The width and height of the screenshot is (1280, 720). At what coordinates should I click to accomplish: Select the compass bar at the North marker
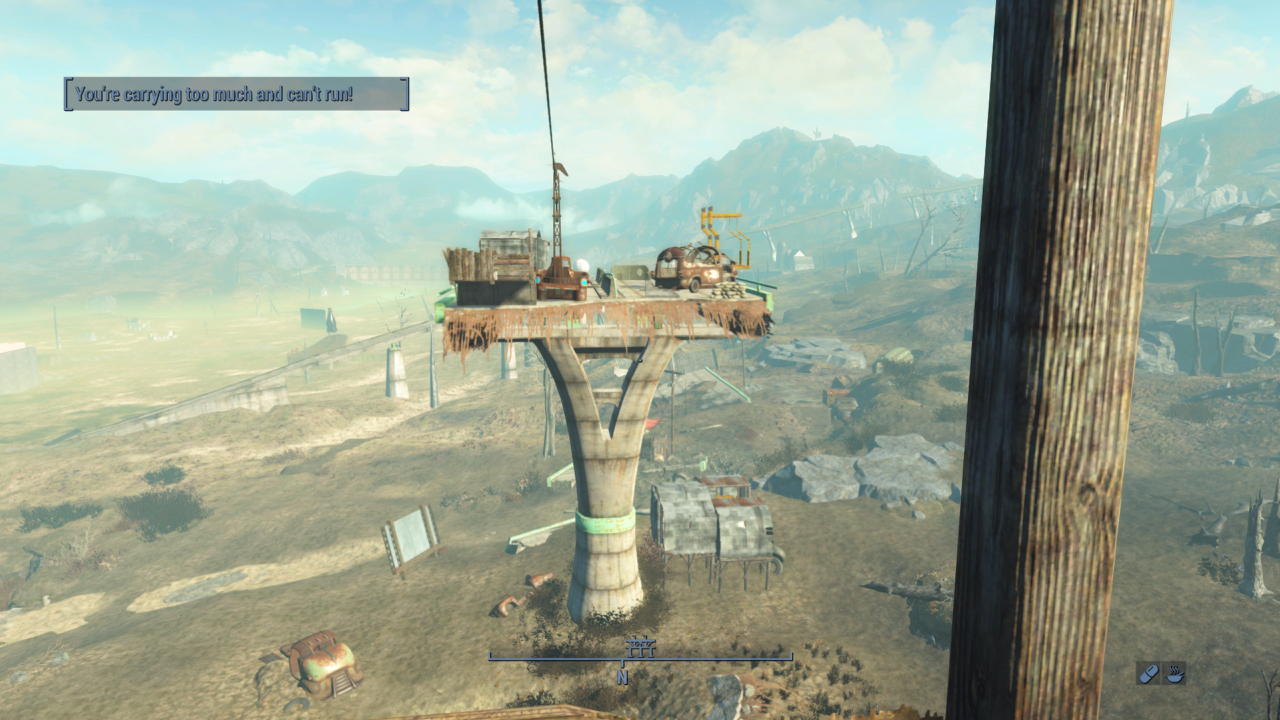pyautogui.click(x=622, y=677)
